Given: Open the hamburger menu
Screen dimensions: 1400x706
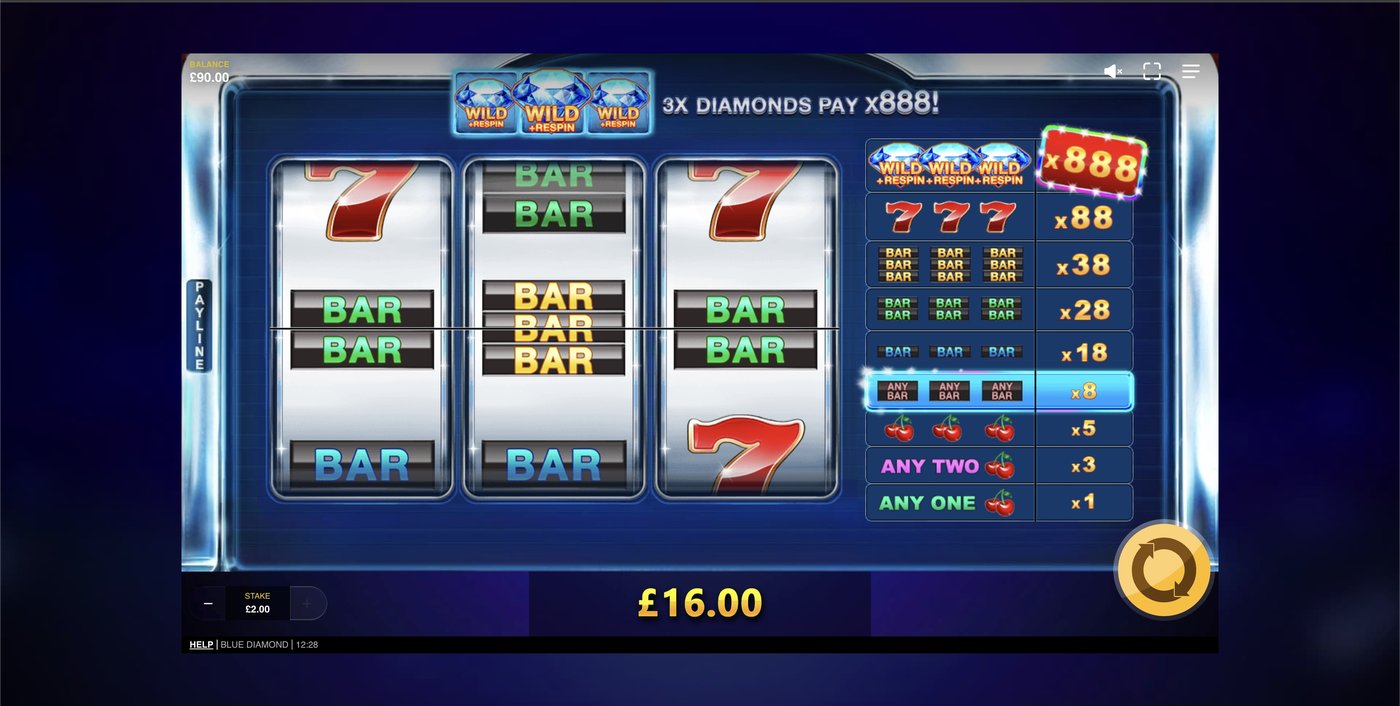Looking at the screenshot, I should [1190, 71].
